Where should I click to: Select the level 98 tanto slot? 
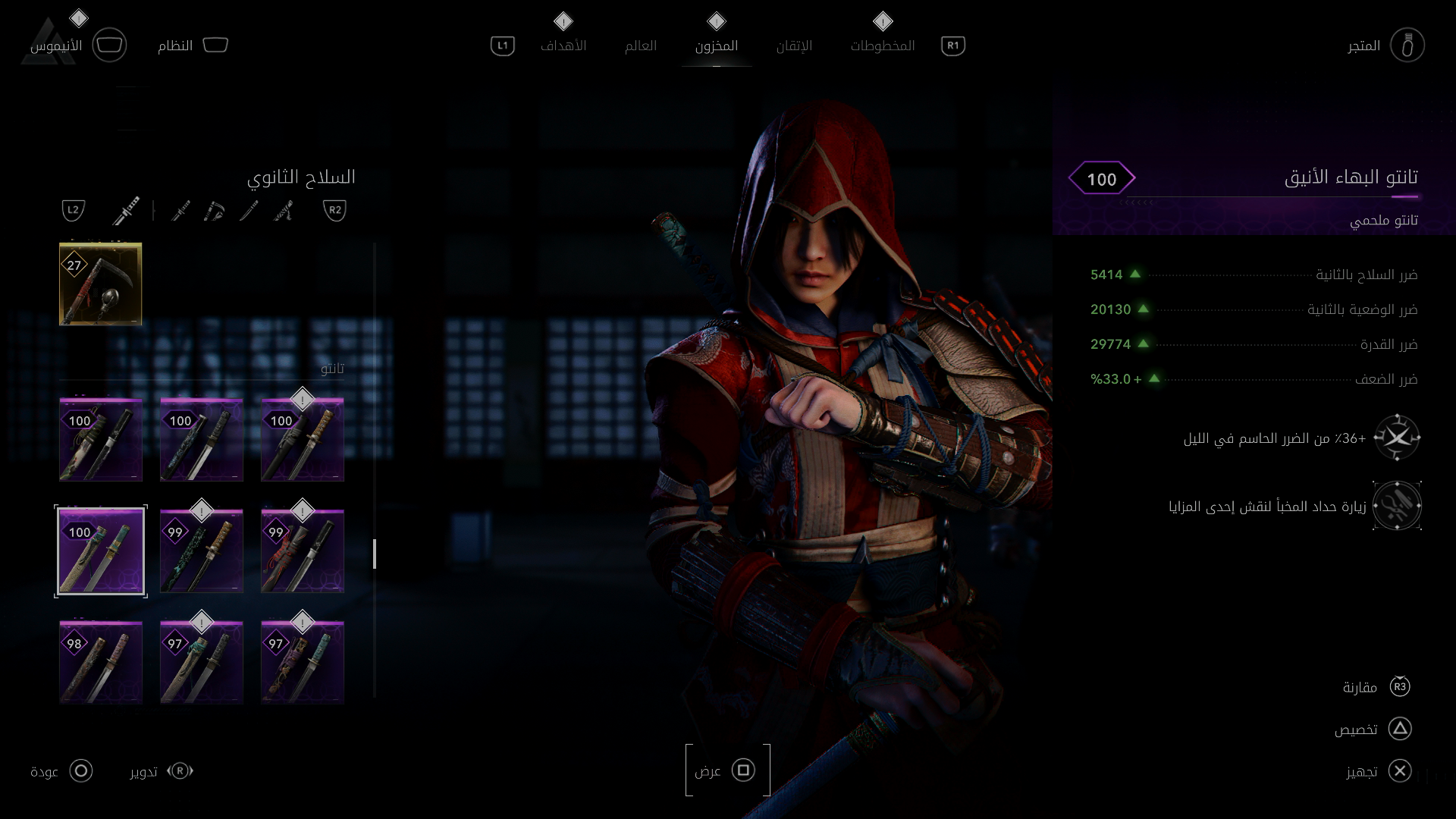point(101,663)
